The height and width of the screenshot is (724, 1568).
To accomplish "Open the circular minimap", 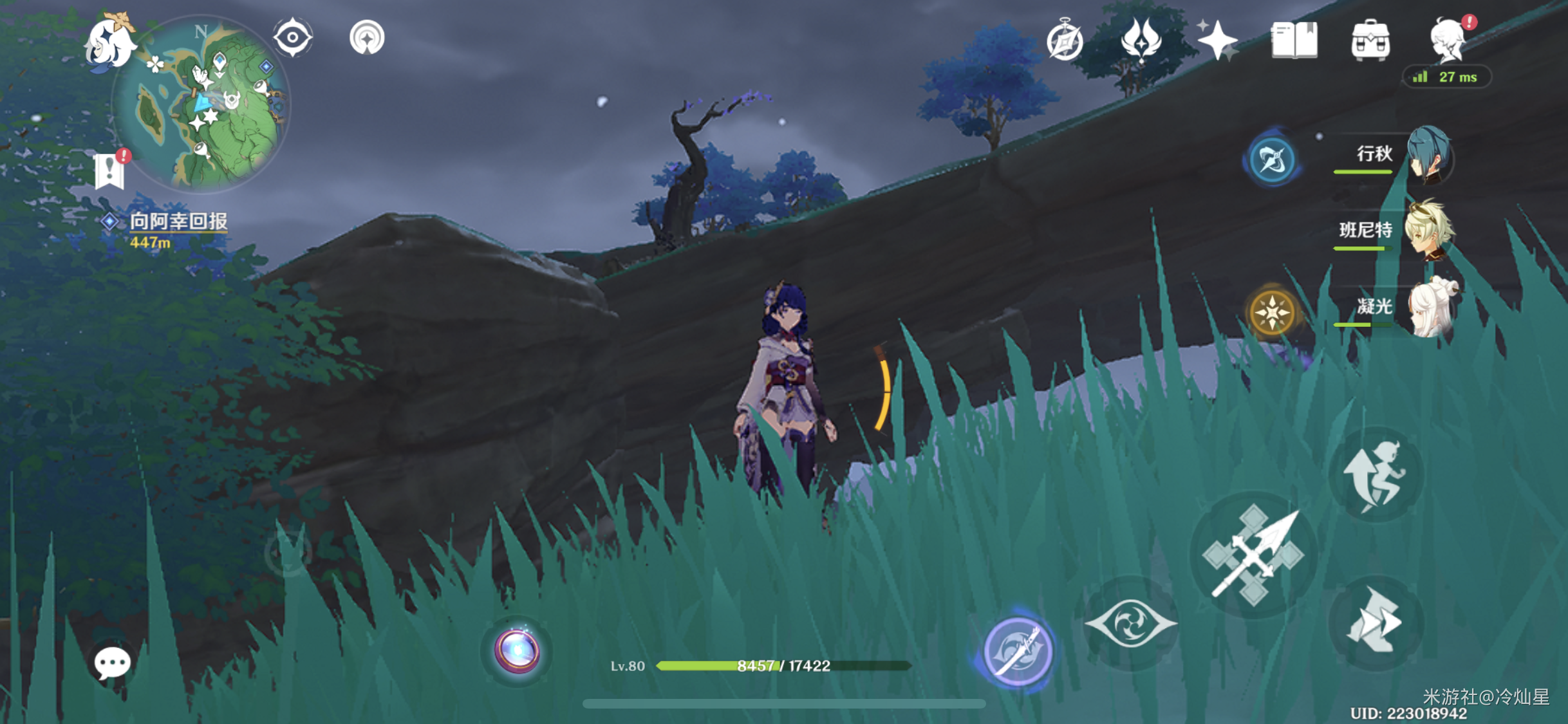I will 201,104.
